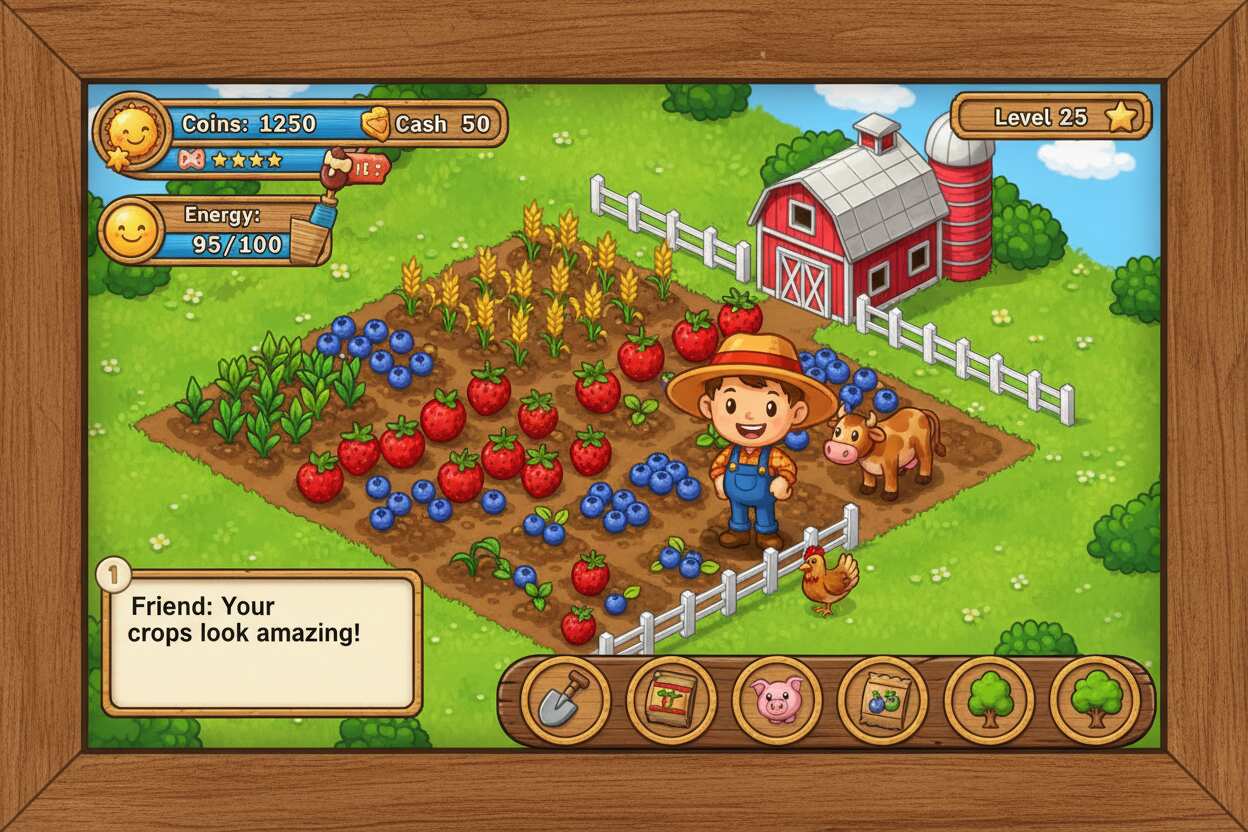The height and width of the screenshot is (832, 1248).
Task: Select the blueberry seed bag
Action: (x=882, y=700)
